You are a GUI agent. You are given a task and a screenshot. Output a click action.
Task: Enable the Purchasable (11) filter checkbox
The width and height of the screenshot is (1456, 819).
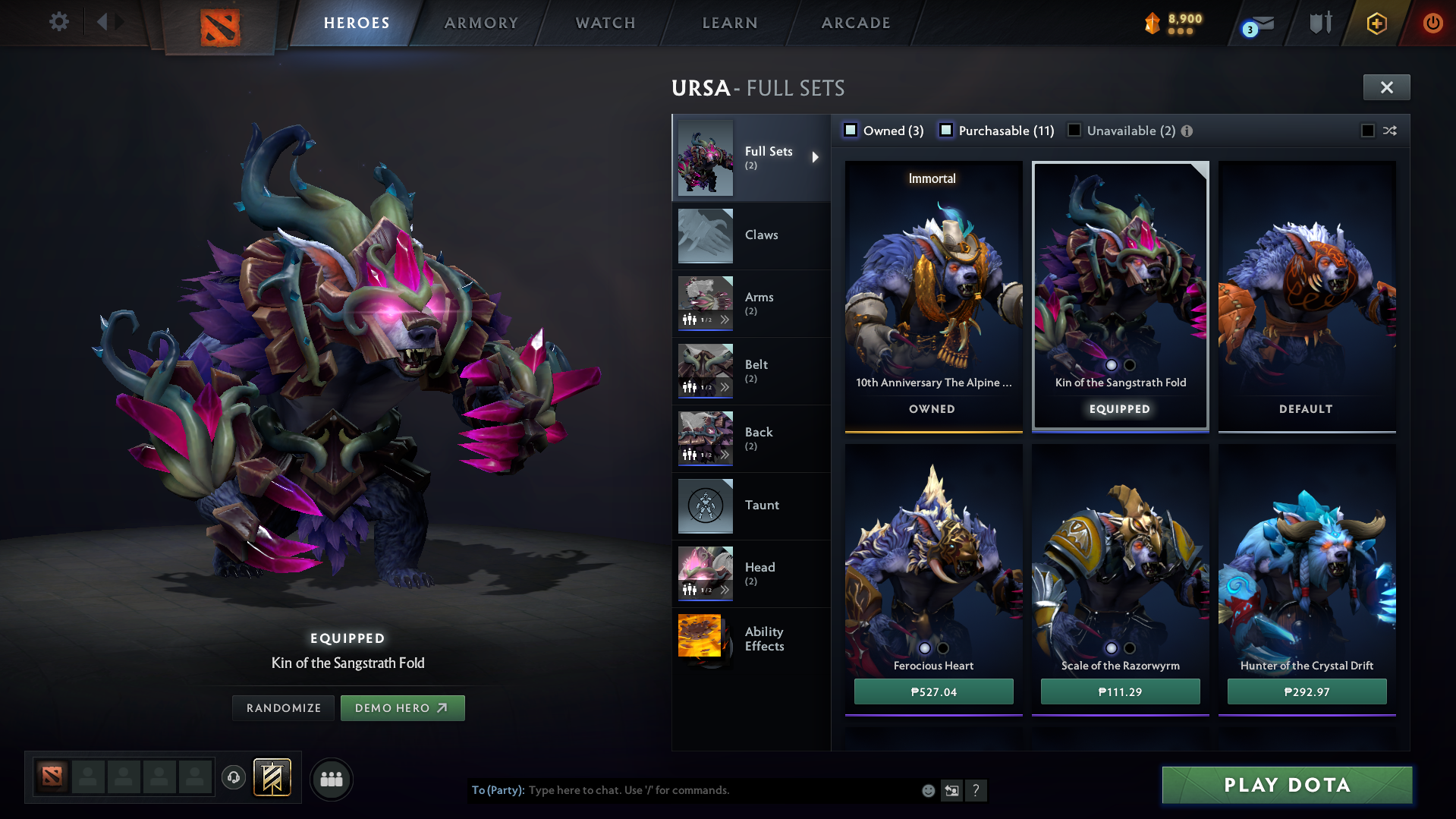[x=946, y=130]
